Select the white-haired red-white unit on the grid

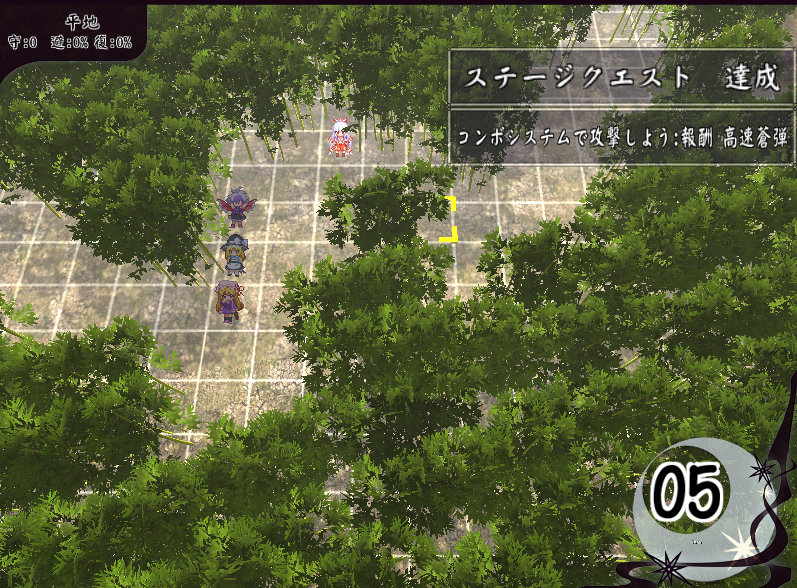tap(341, 136)
